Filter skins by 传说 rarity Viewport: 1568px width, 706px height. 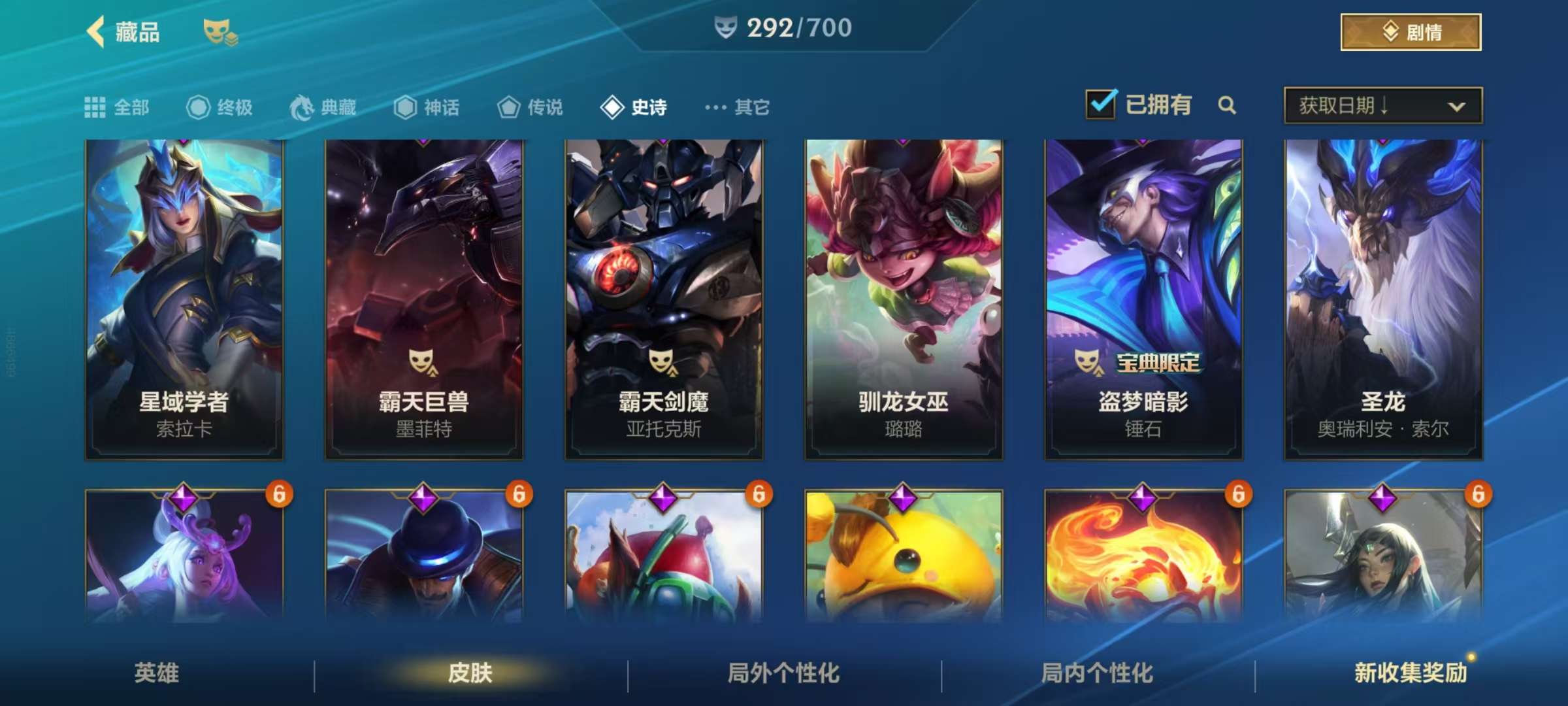[x=530, y=107]
